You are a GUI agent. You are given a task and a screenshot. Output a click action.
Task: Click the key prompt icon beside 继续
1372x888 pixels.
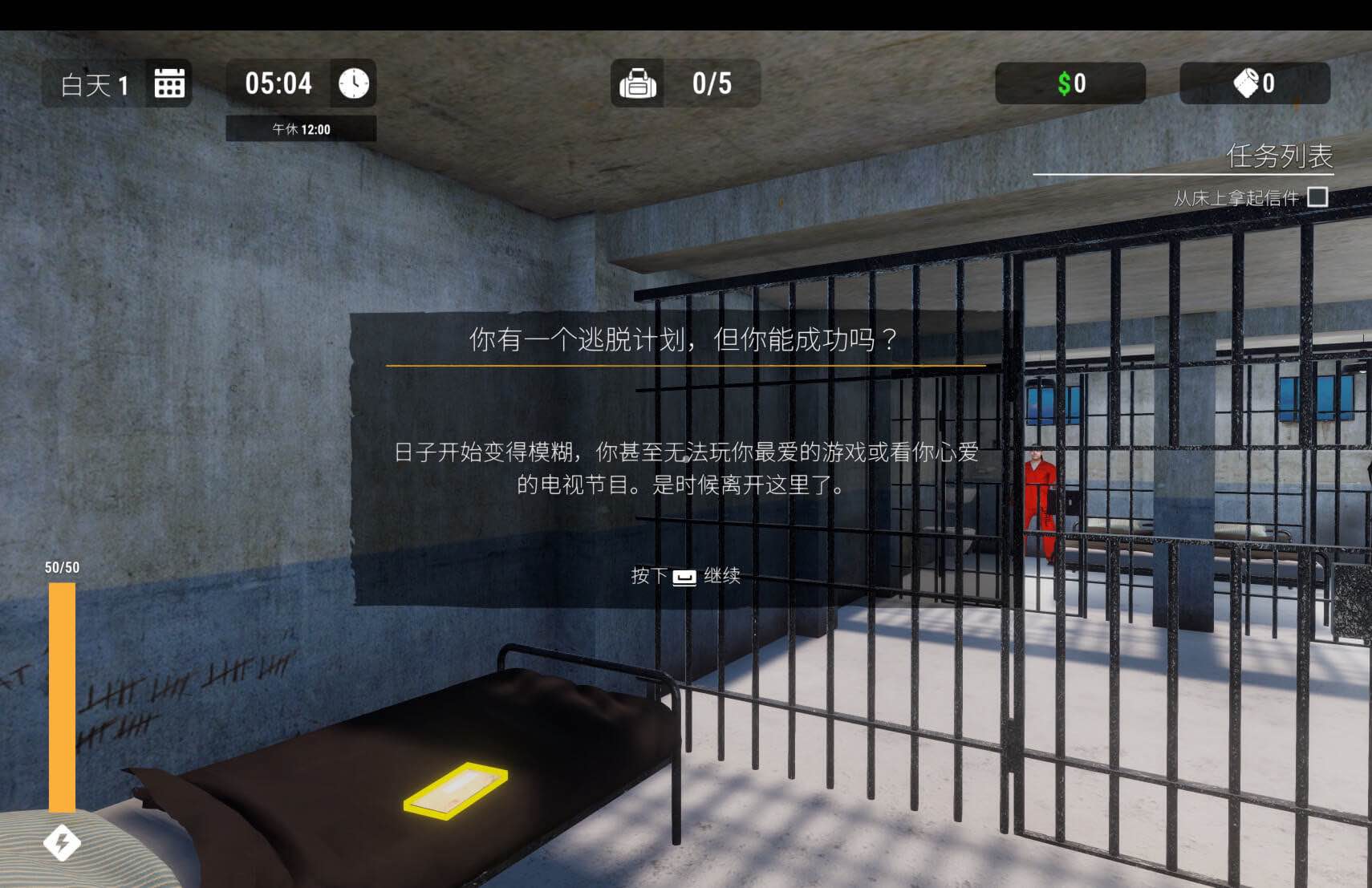pyautogui.click(x=685, y=578)
